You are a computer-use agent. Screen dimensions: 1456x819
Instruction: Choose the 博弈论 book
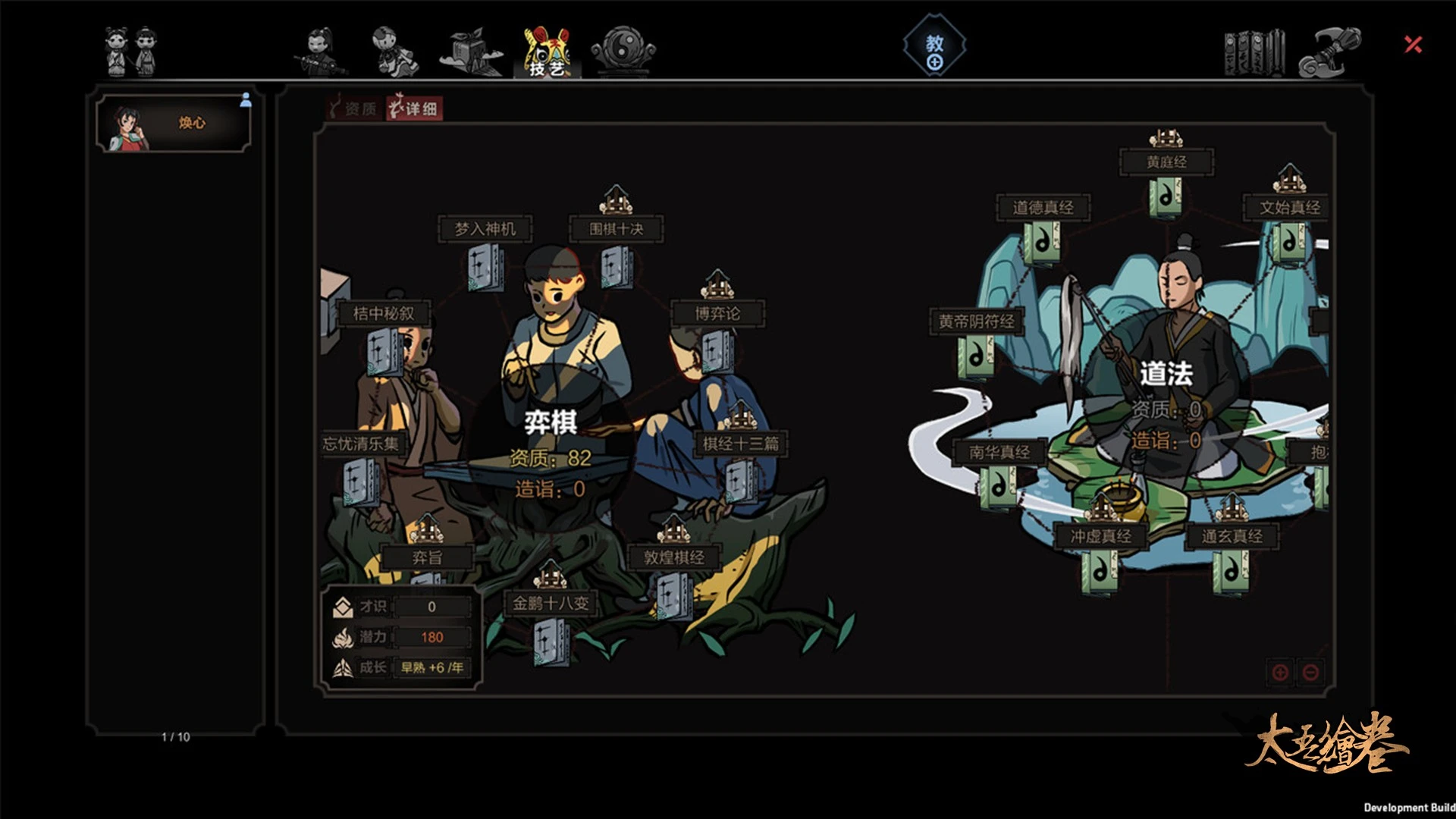point(717,351)
